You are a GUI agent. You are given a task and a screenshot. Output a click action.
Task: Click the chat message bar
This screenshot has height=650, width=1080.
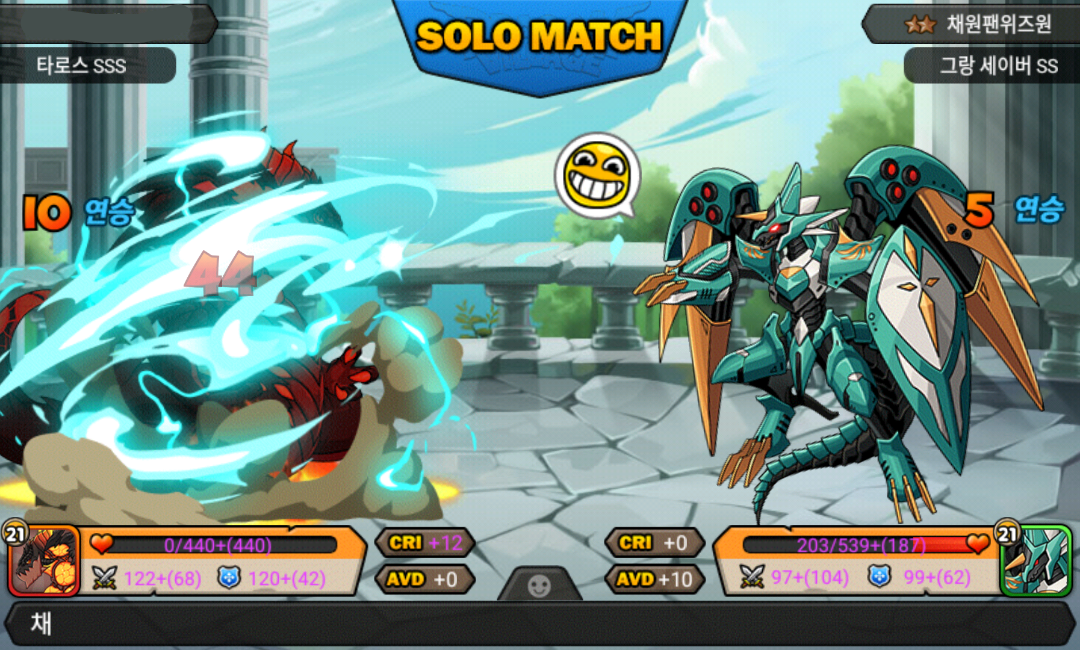tap(540, 625)
